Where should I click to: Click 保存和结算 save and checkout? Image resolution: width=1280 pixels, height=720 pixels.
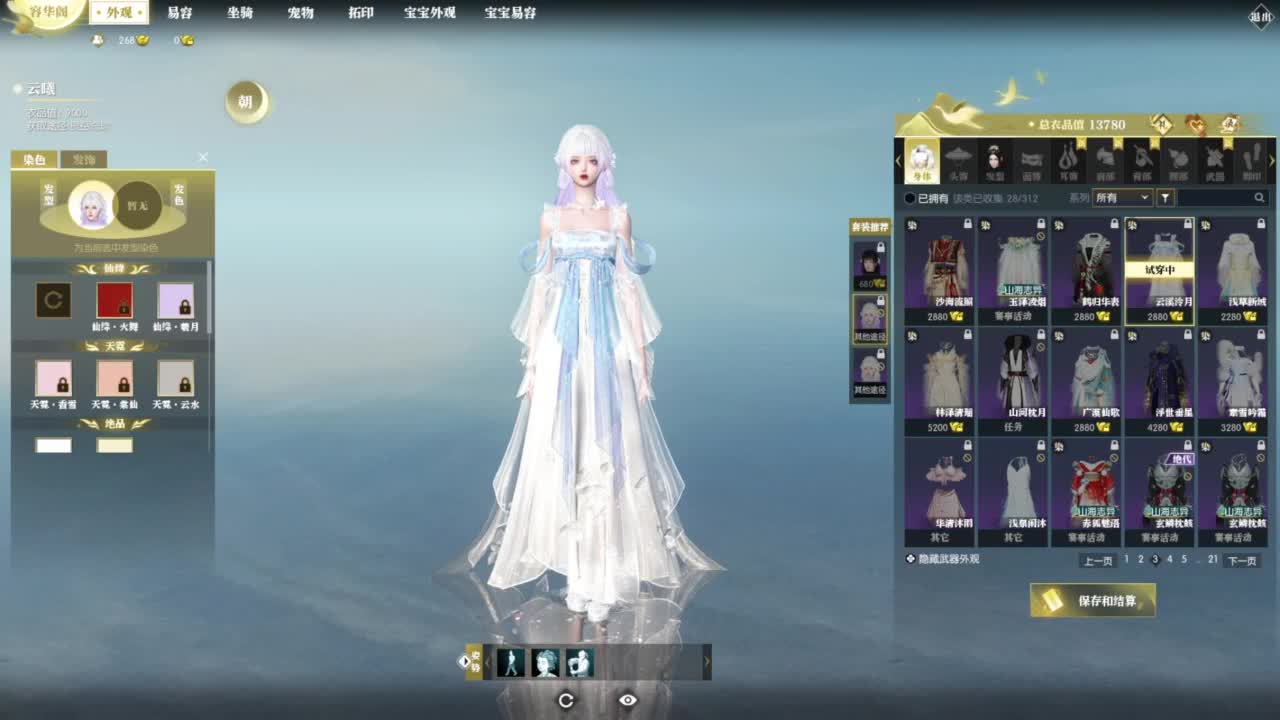[1093, 601]
